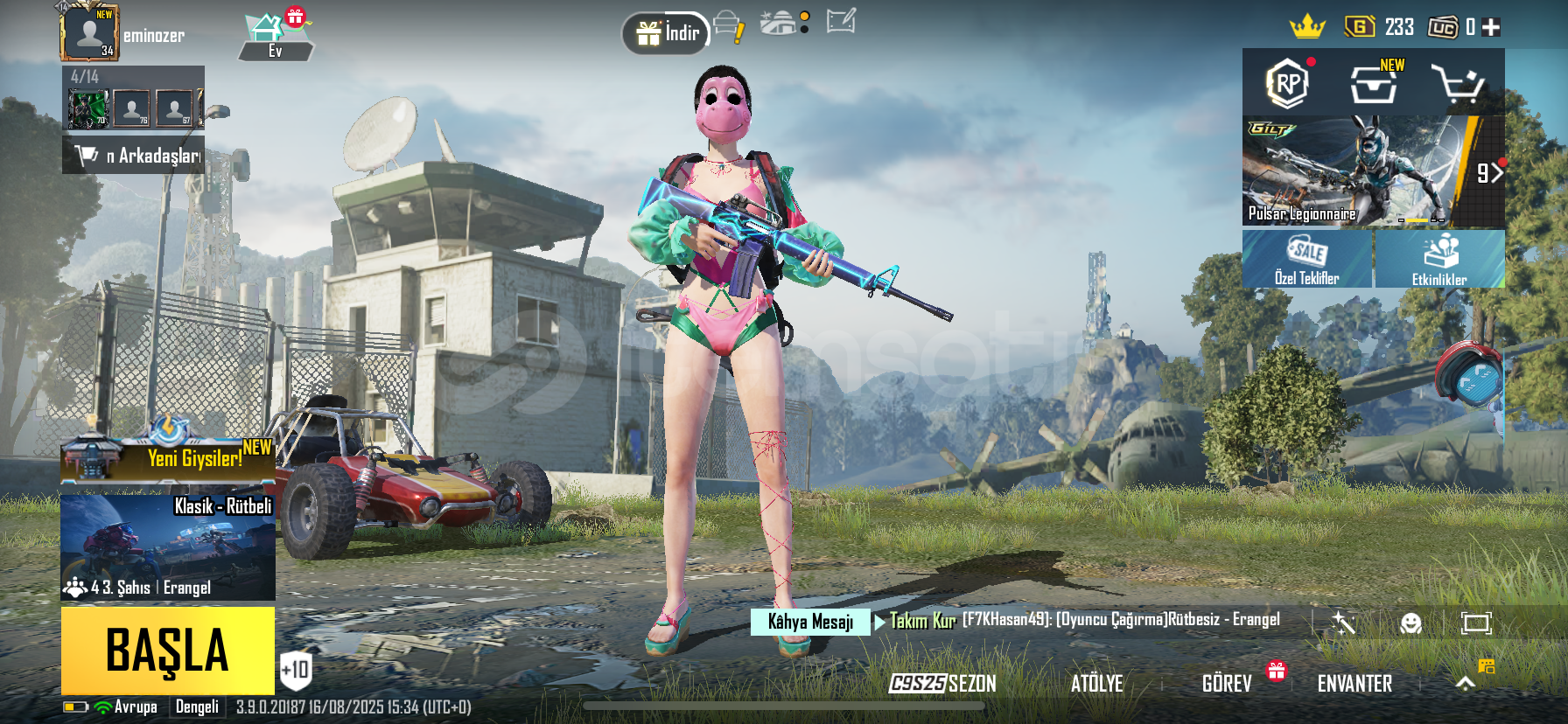This screenshot has height=724, width=1568.
Task: Go to the Ev home icon
Action: click(x=275, y=37)
